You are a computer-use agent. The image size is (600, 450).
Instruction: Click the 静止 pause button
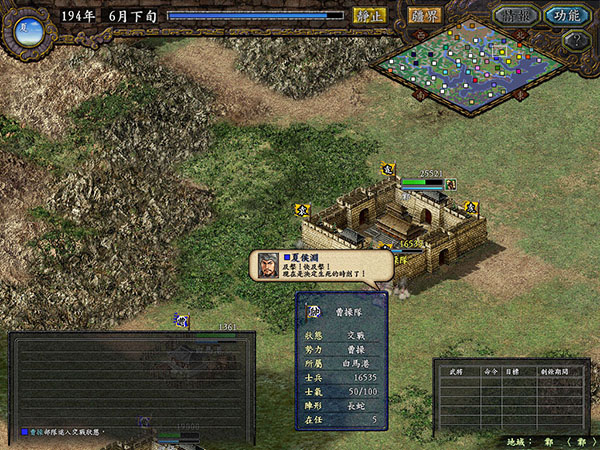coord(367,16)
